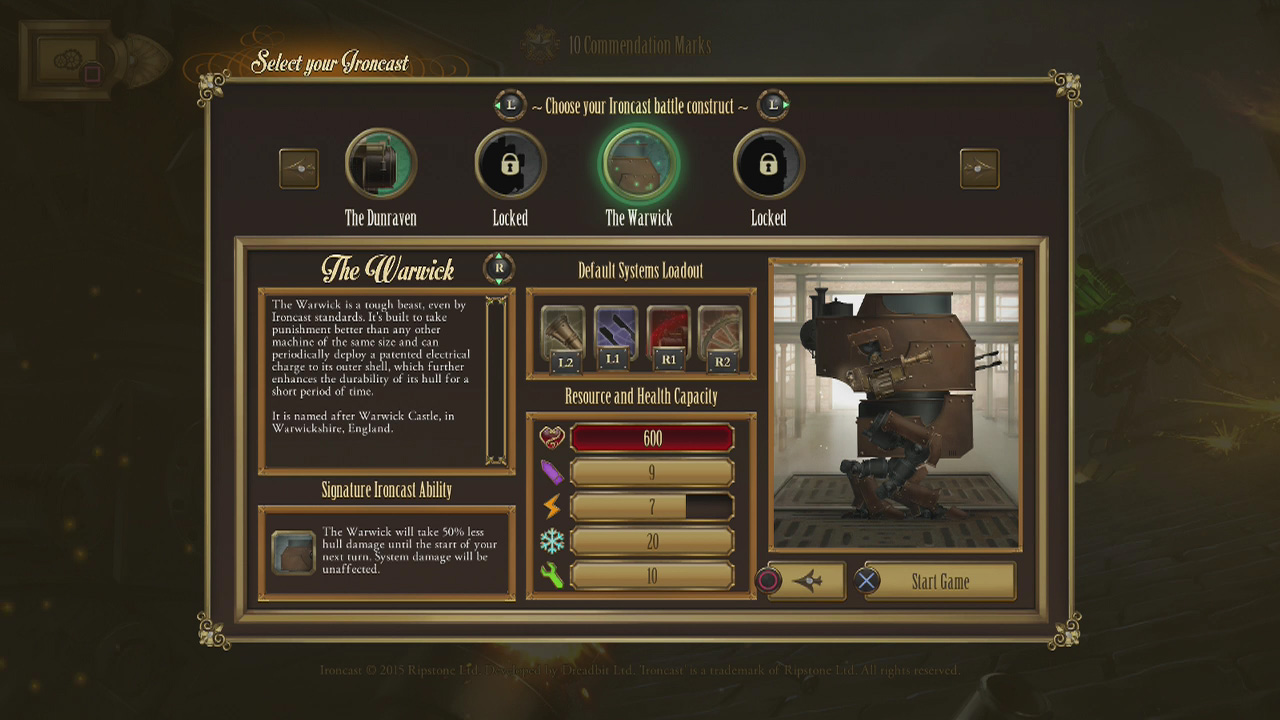Click the lightning energy resource icon
The image size is (1280, 720).
[x=550, y=507]
